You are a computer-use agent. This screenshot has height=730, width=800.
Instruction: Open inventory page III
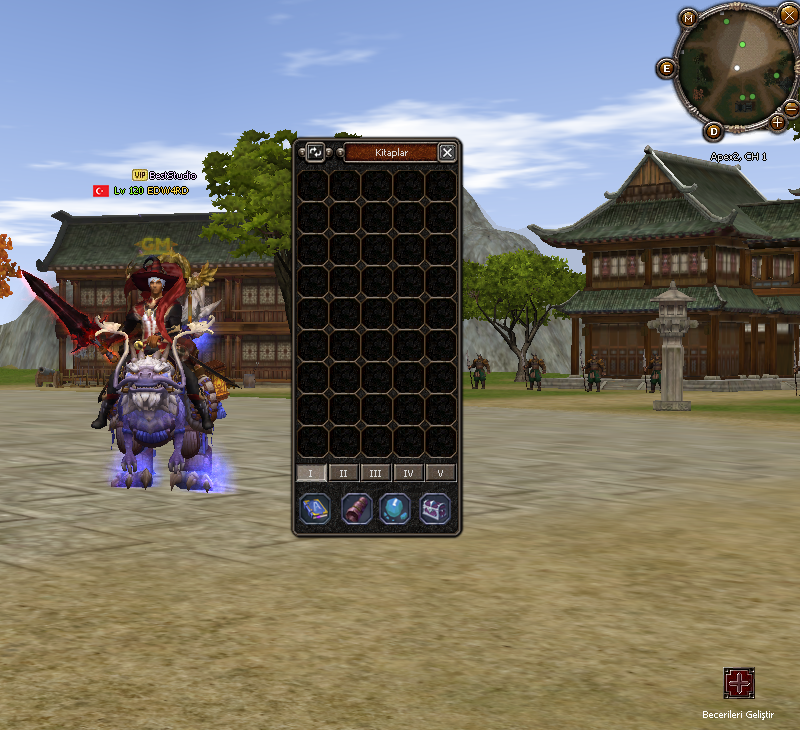(x=376, y=473)
